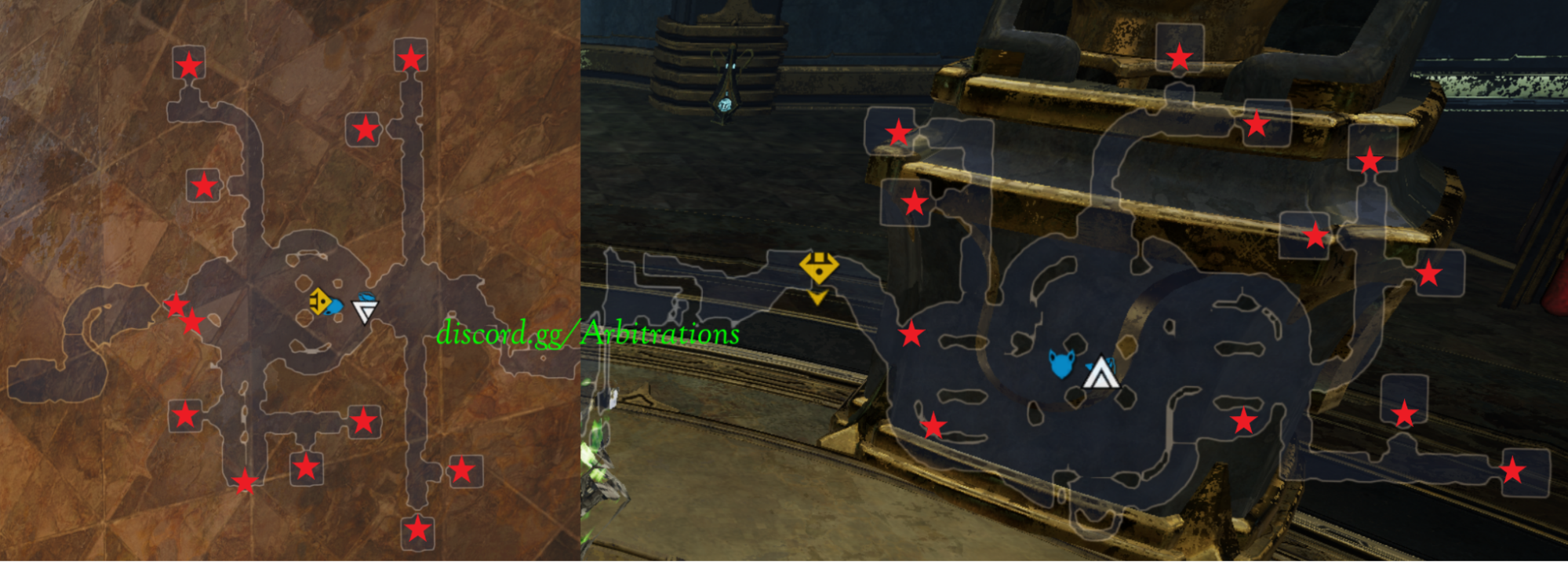Screen dimensions: 1568x562
Task: Select the blue cat-head companion marker
Action: [x=1061, y=364]
